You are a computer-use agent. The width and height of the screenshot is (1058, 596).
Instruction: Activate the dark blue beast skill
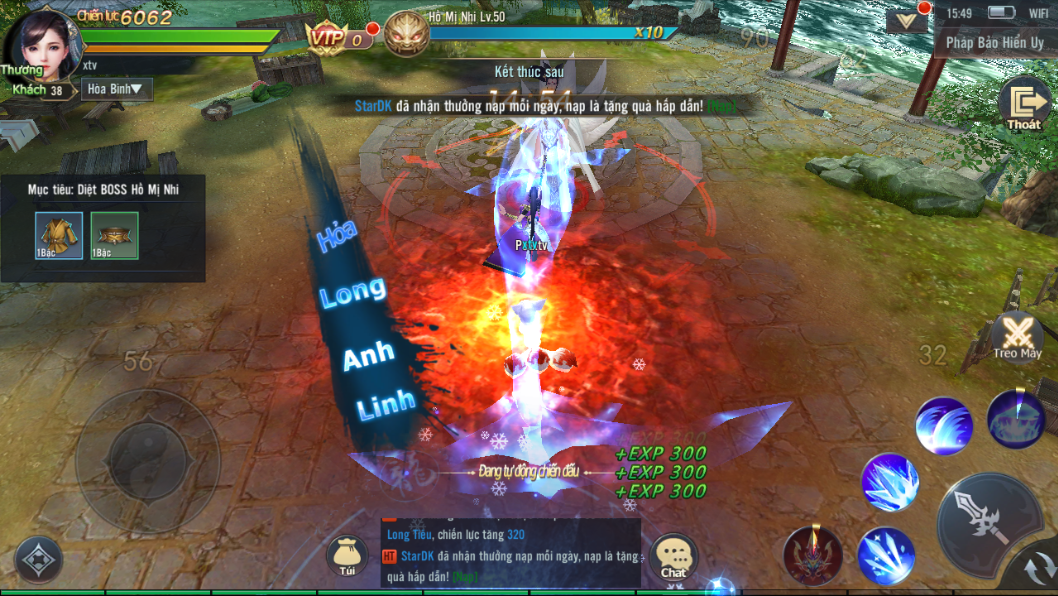pyautogui.click(x=1015, y=419)
